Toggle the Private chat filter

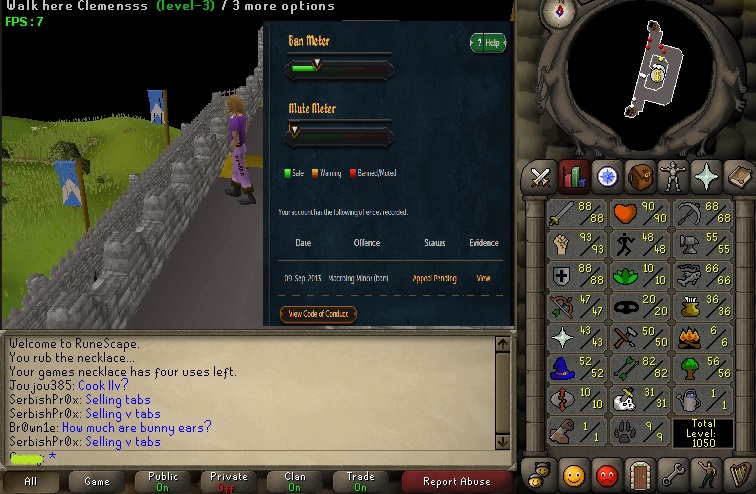click(229, 481)
